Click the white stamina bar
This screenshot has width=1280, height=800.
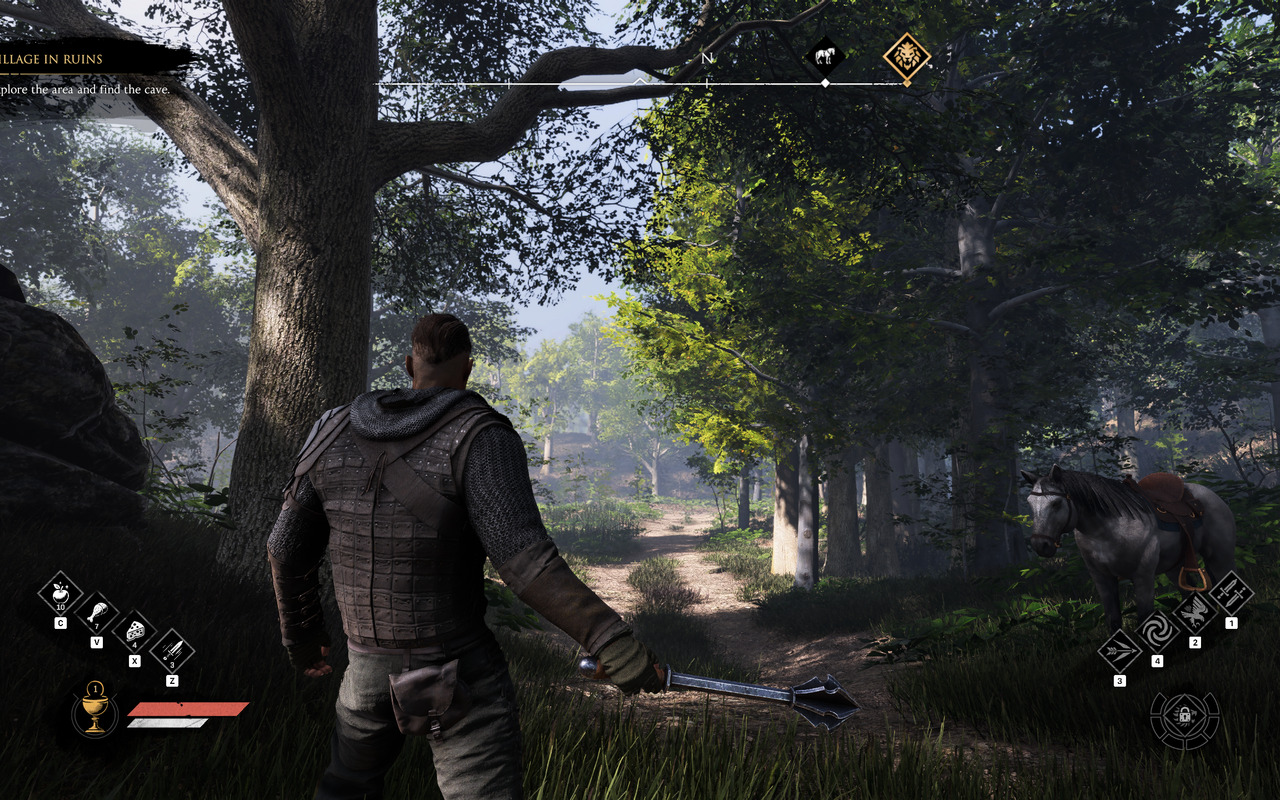(x=165, y=722)
